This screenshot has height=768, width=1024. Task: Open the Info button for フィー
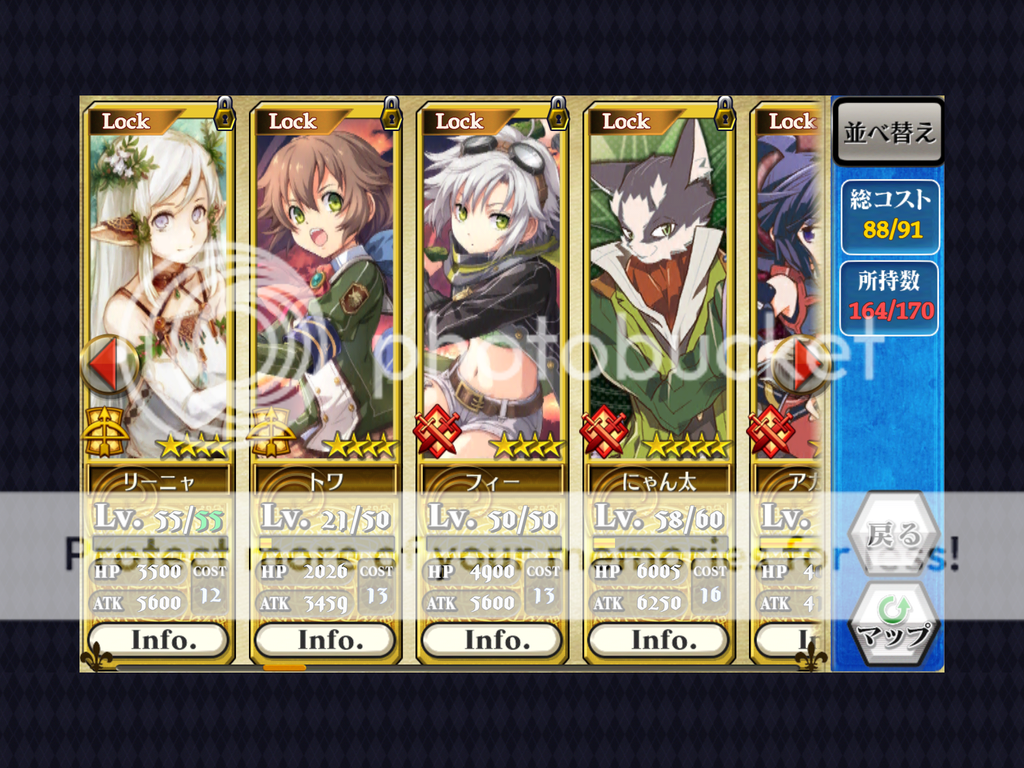492,639
